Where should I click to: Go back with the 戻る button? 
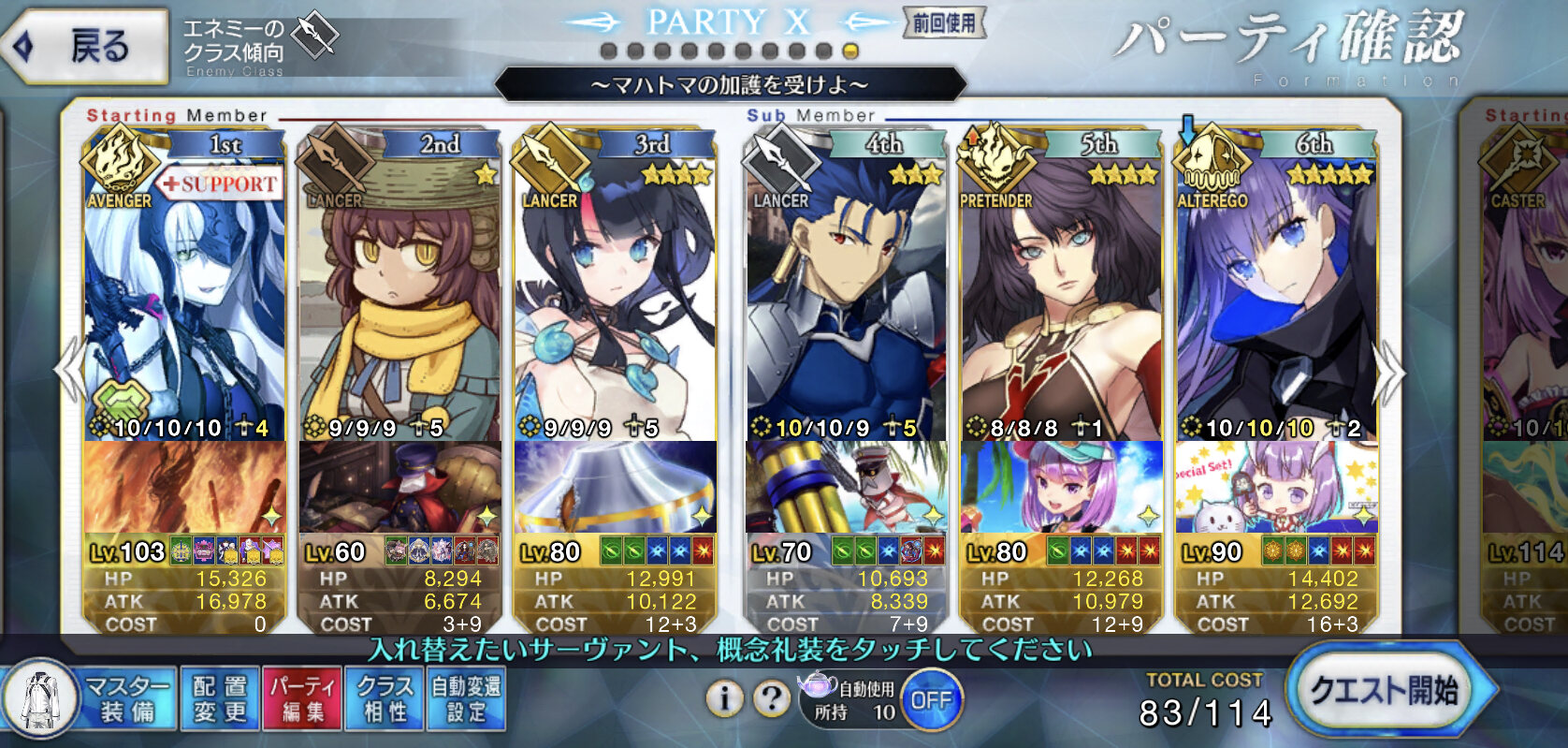coord(84,45)
